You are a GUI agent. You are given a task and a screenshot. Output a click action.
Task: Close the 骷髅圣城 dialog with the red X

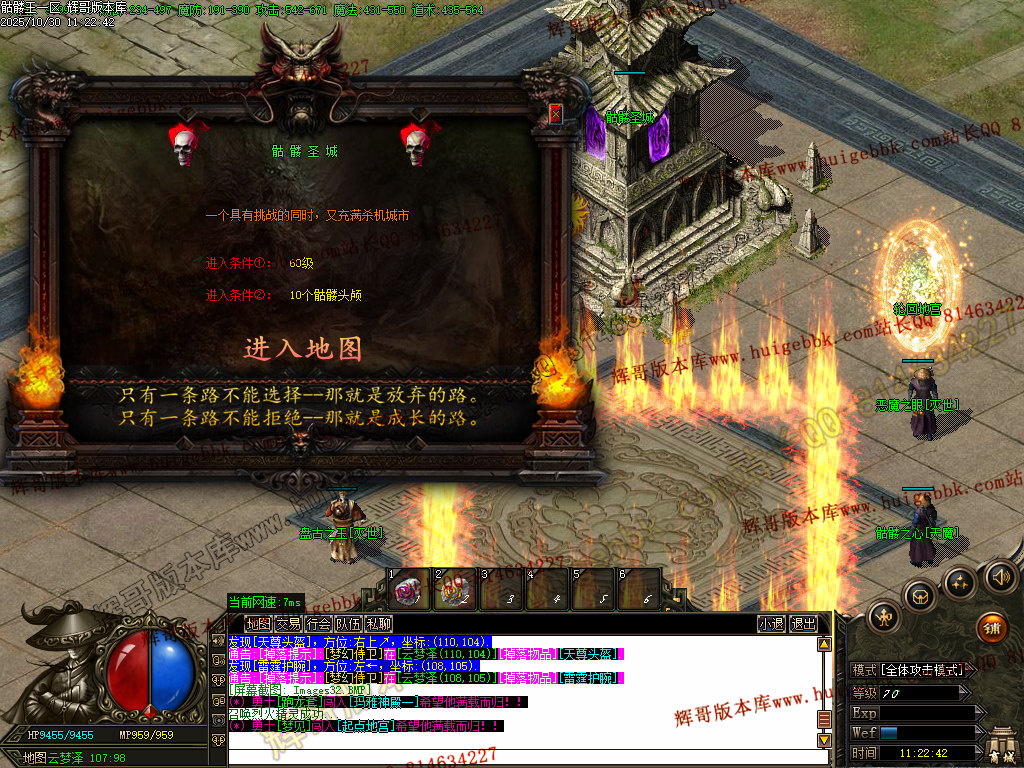click(x=556, y=113)
